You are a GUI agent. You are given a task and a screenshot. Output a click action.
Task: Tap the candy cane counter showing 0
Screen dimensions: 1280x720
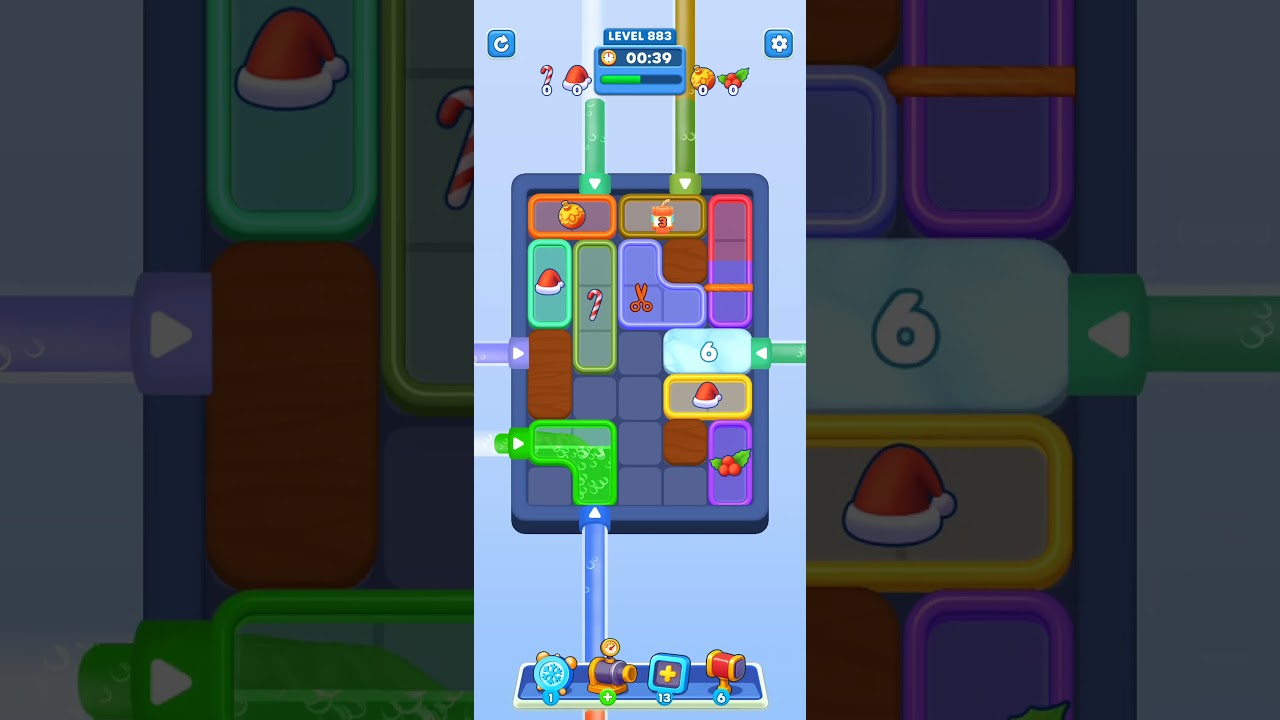tap(546, 77)
